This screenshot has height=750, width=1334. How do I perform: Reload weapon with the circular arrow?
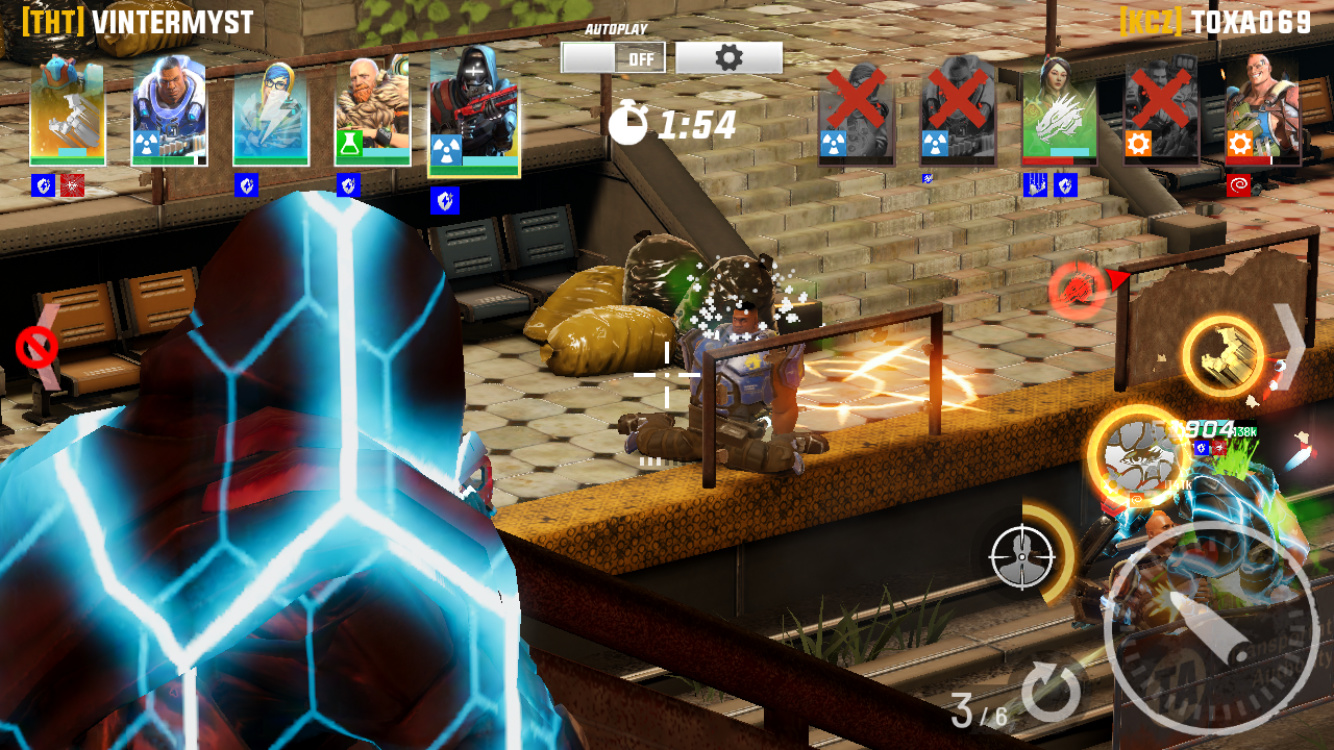pyautogui.click(x=1052, y=689)
